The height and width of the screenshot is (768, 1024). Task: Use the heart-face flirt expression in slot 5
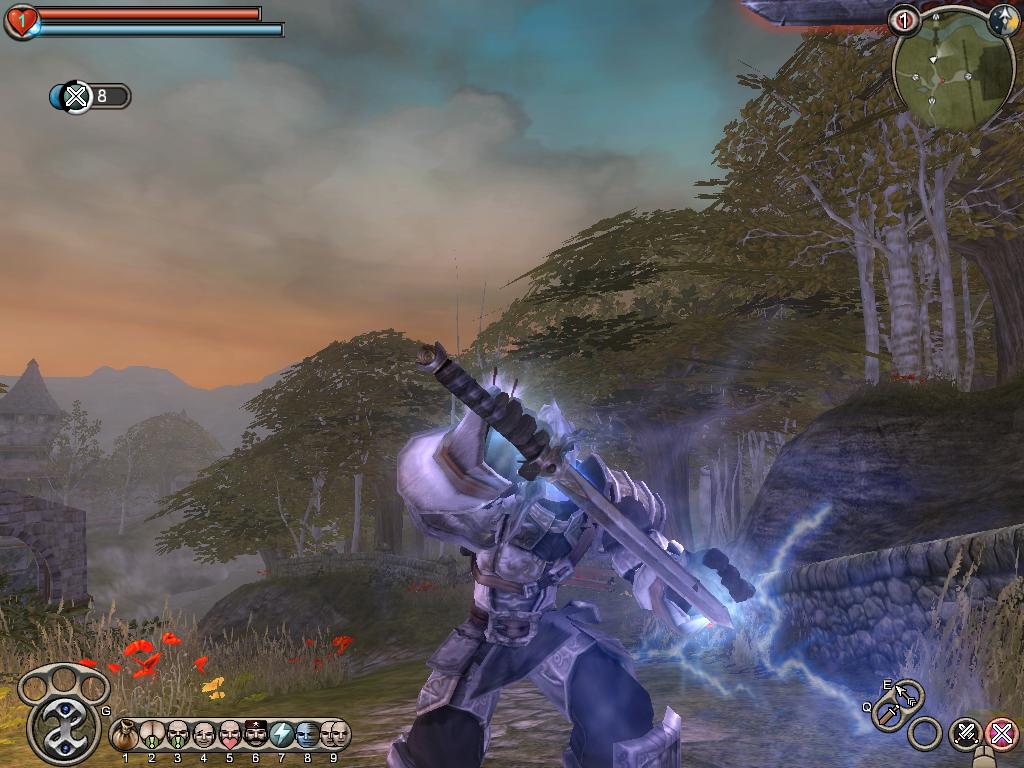point(230,736)
